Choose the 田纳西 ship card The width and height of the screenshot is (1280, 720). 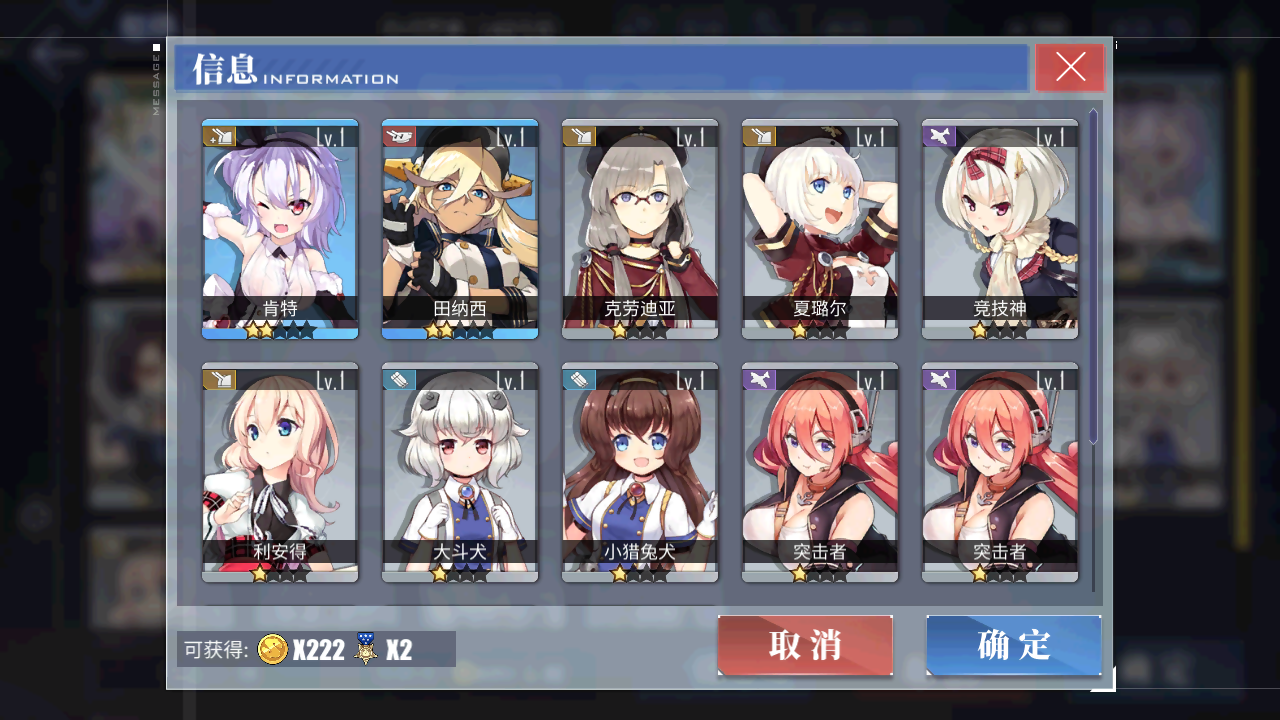click(460, 229)
